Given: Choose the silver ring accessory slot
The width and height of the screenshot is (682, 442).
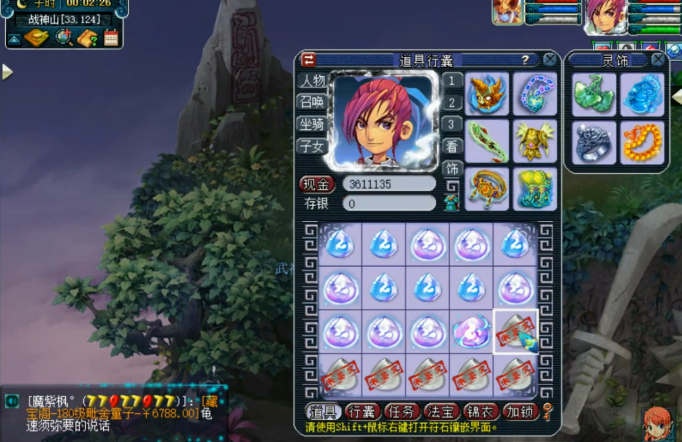Looking at the screenshot, I should [593, 142].
